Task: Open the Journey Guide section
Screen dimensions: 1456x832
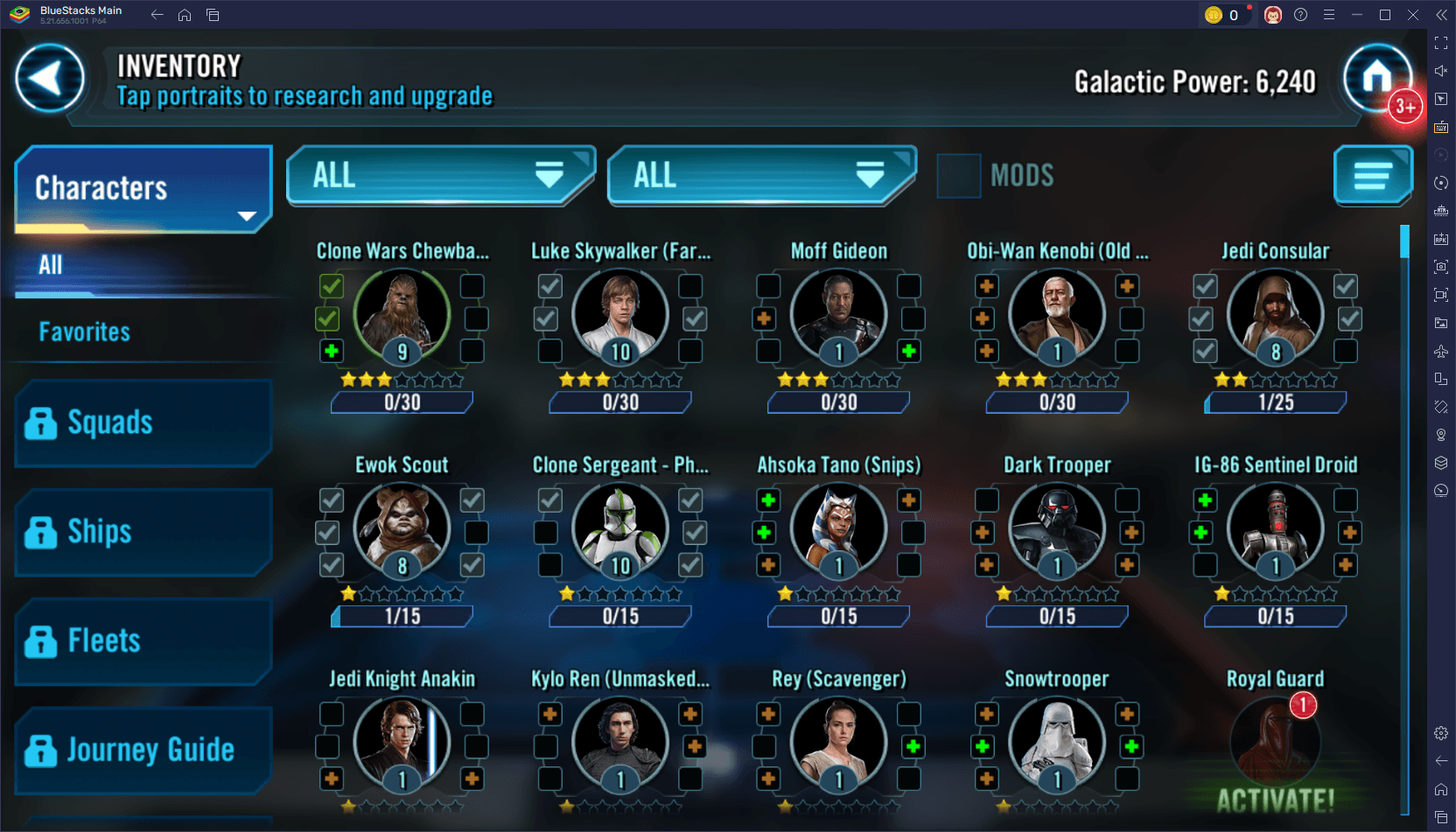Action: 143,750
